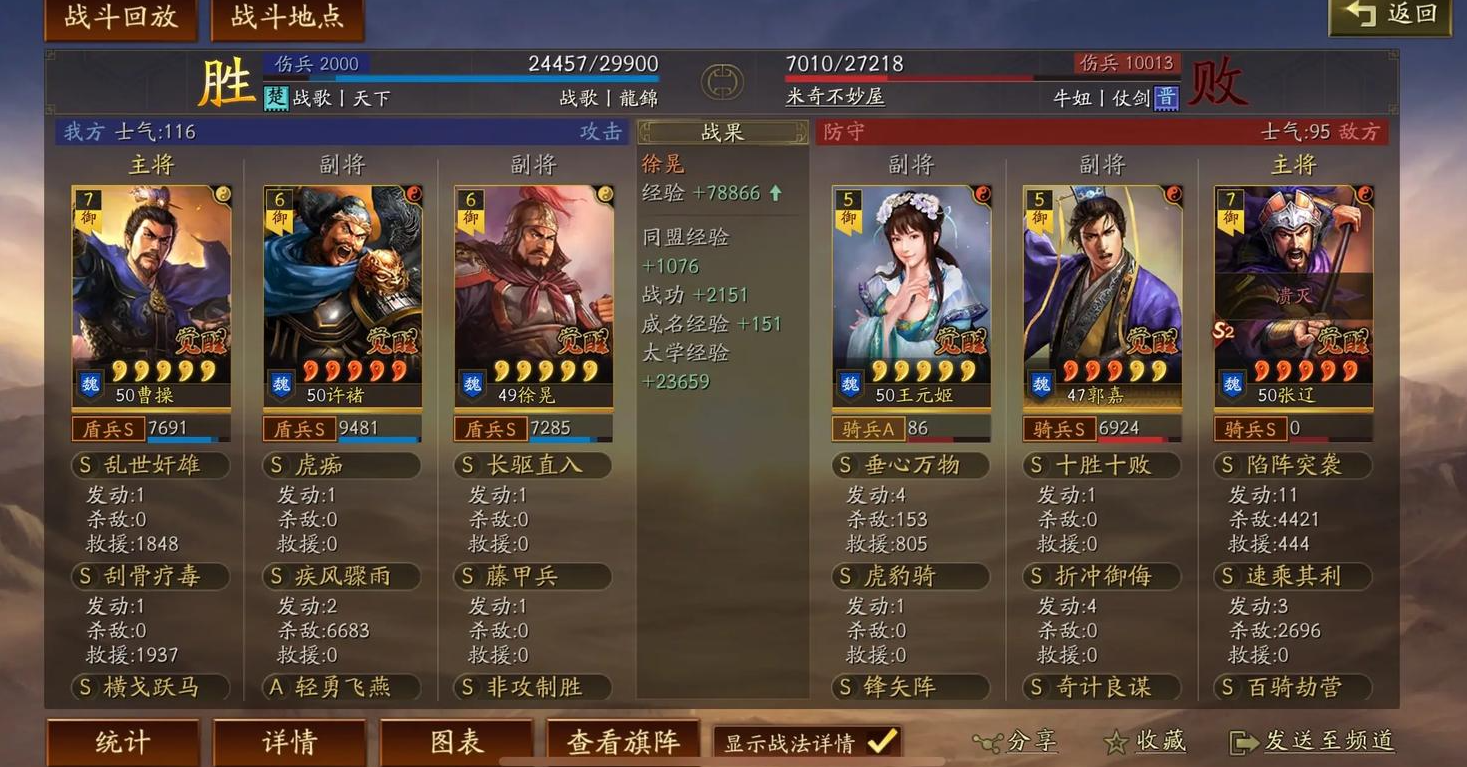Open the 图表 tab
The height and width of the screenshot is (767, 1467).
[456, 742]
